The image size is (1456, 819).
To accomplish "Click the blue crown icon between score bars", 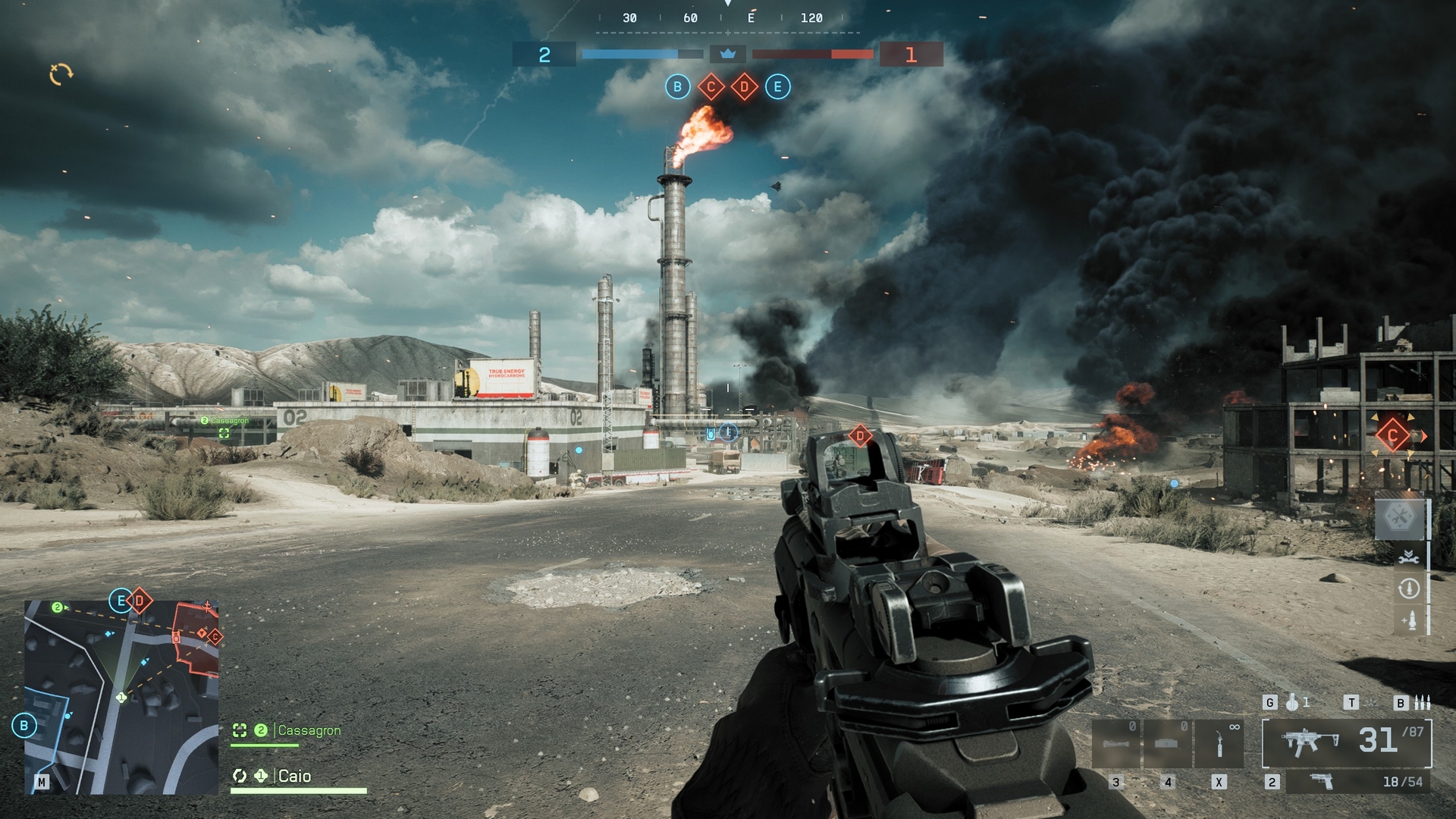I will pos(728,54).
